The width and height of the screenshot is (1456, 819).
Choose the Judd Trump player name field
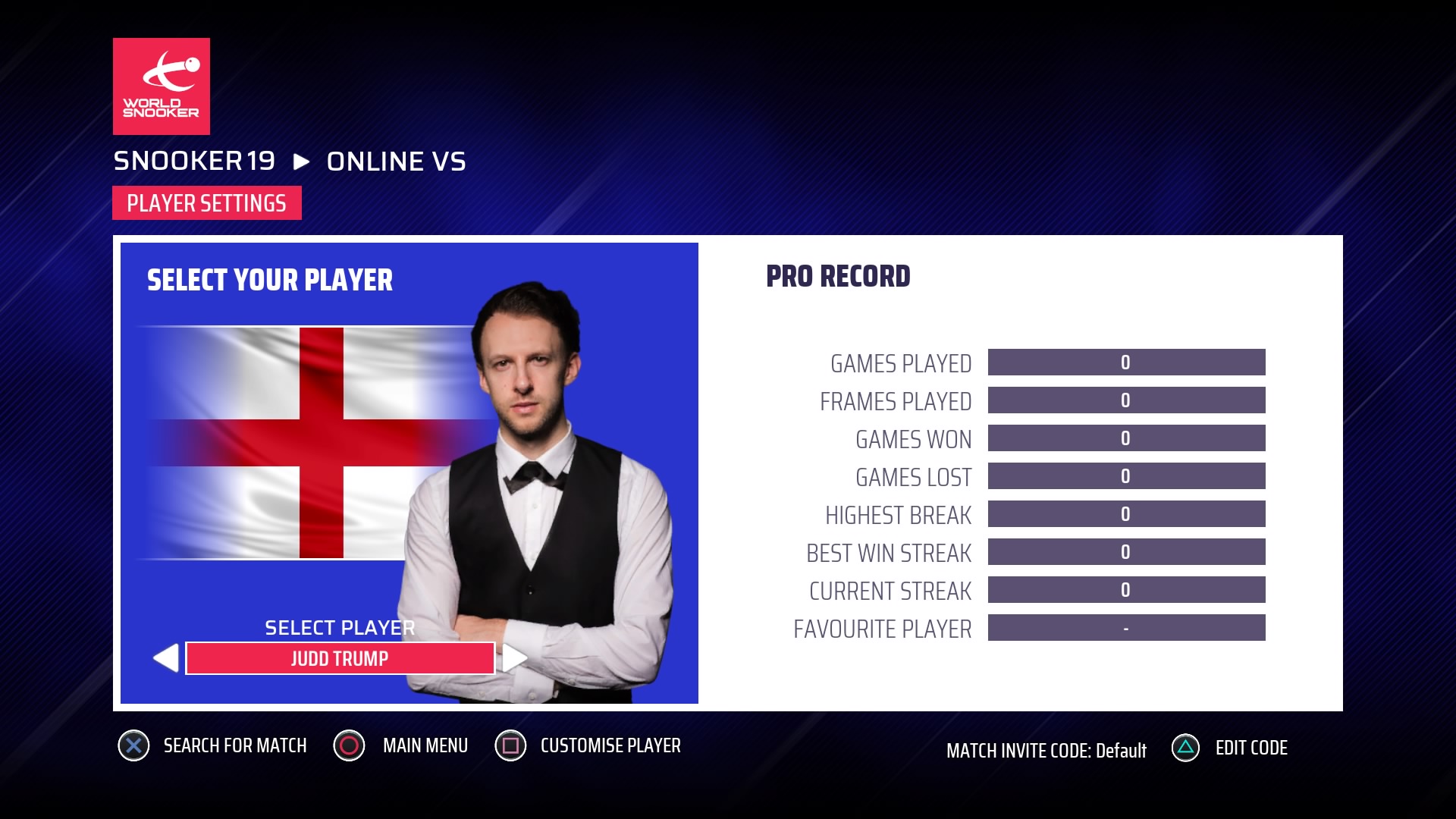340,658
